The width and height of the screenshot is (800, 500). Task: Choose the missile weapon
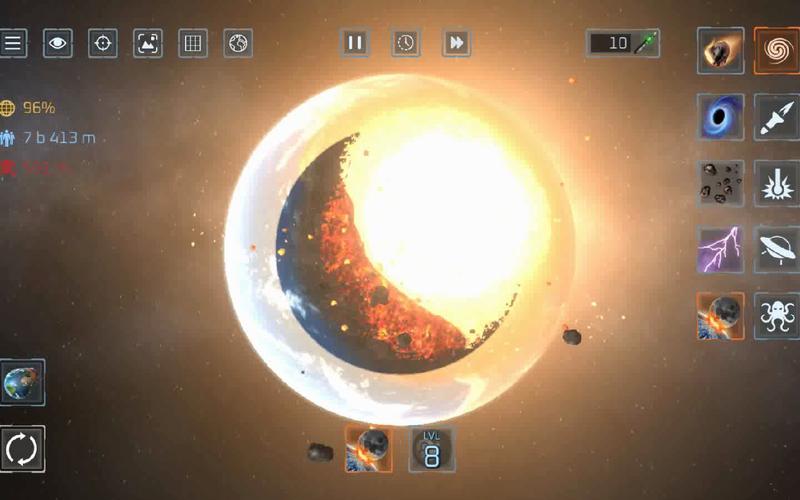click(x=776, y=117)
